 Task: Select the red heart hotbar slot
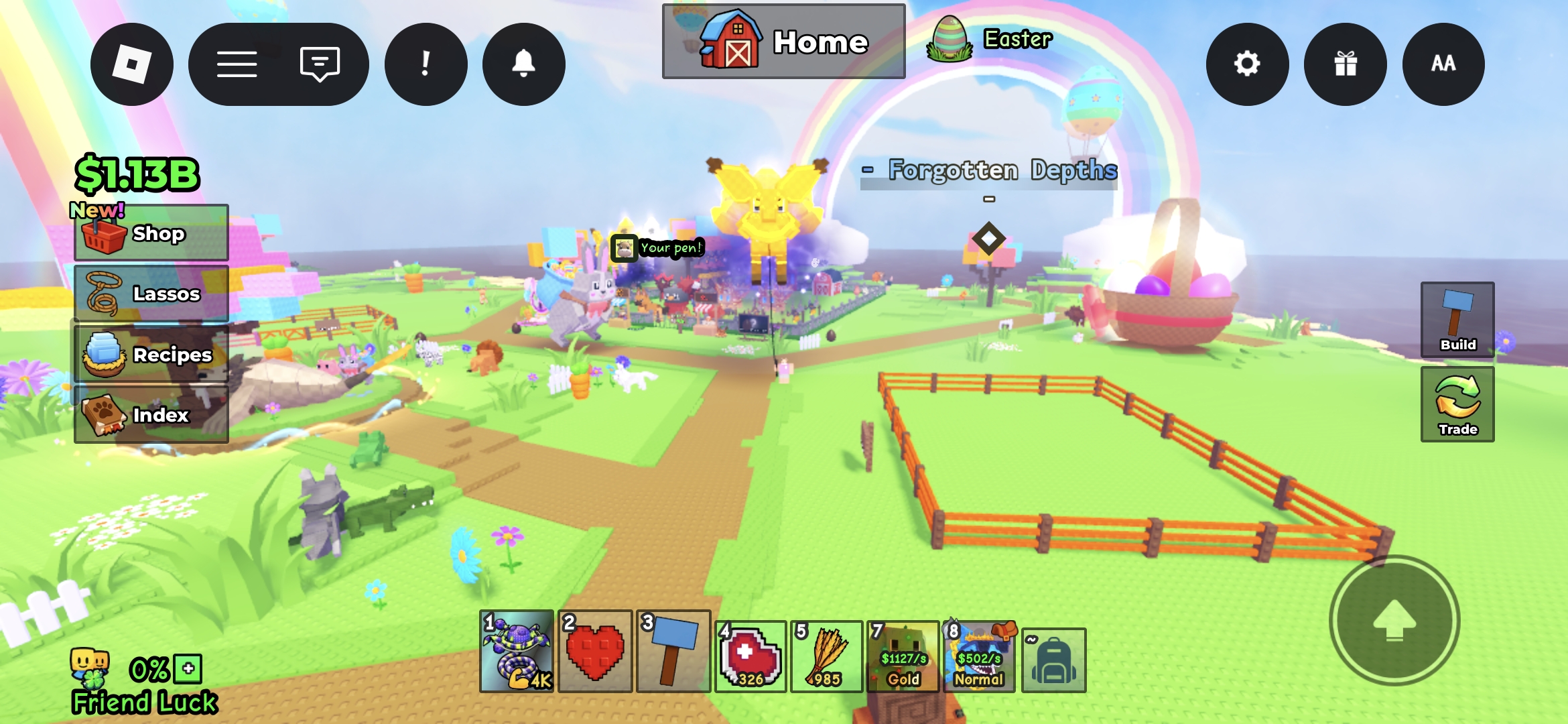click(x=595, y=651)
